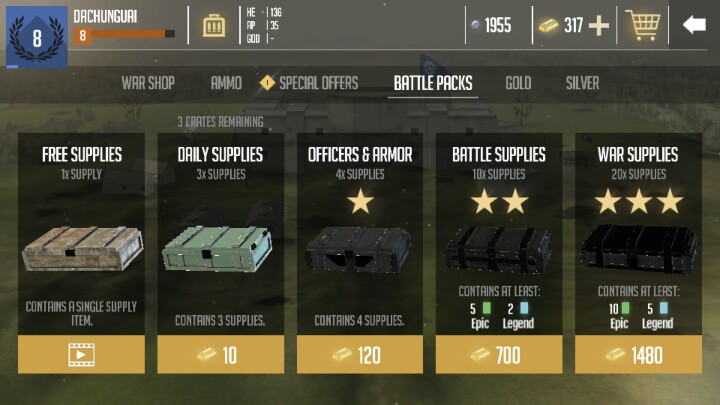The height and width of the screenshot is (405, 720).
Task: Click the ammo box icon
Action: [214, 26]
